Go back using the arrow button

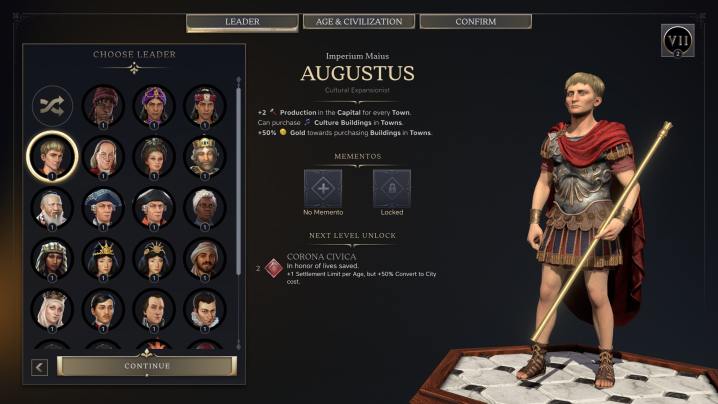point(39,367)
